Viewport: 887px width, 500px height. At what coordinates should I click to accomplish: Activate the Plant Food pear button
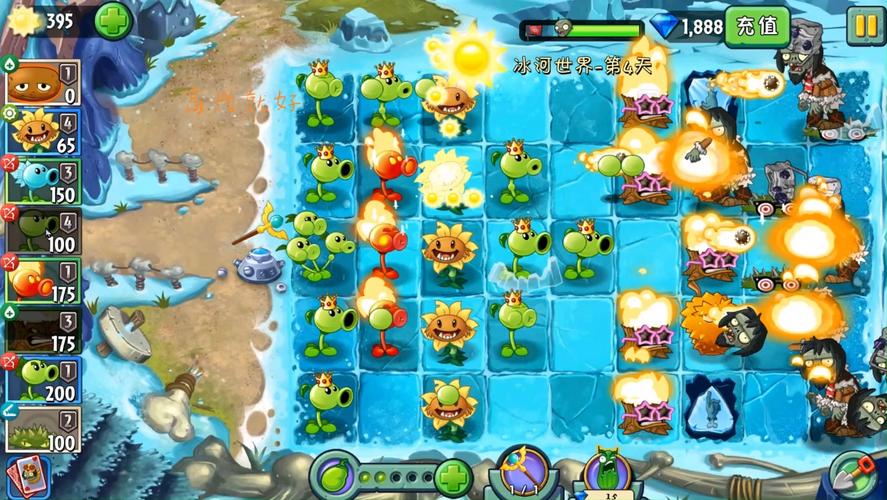click(x=334, y=475)
